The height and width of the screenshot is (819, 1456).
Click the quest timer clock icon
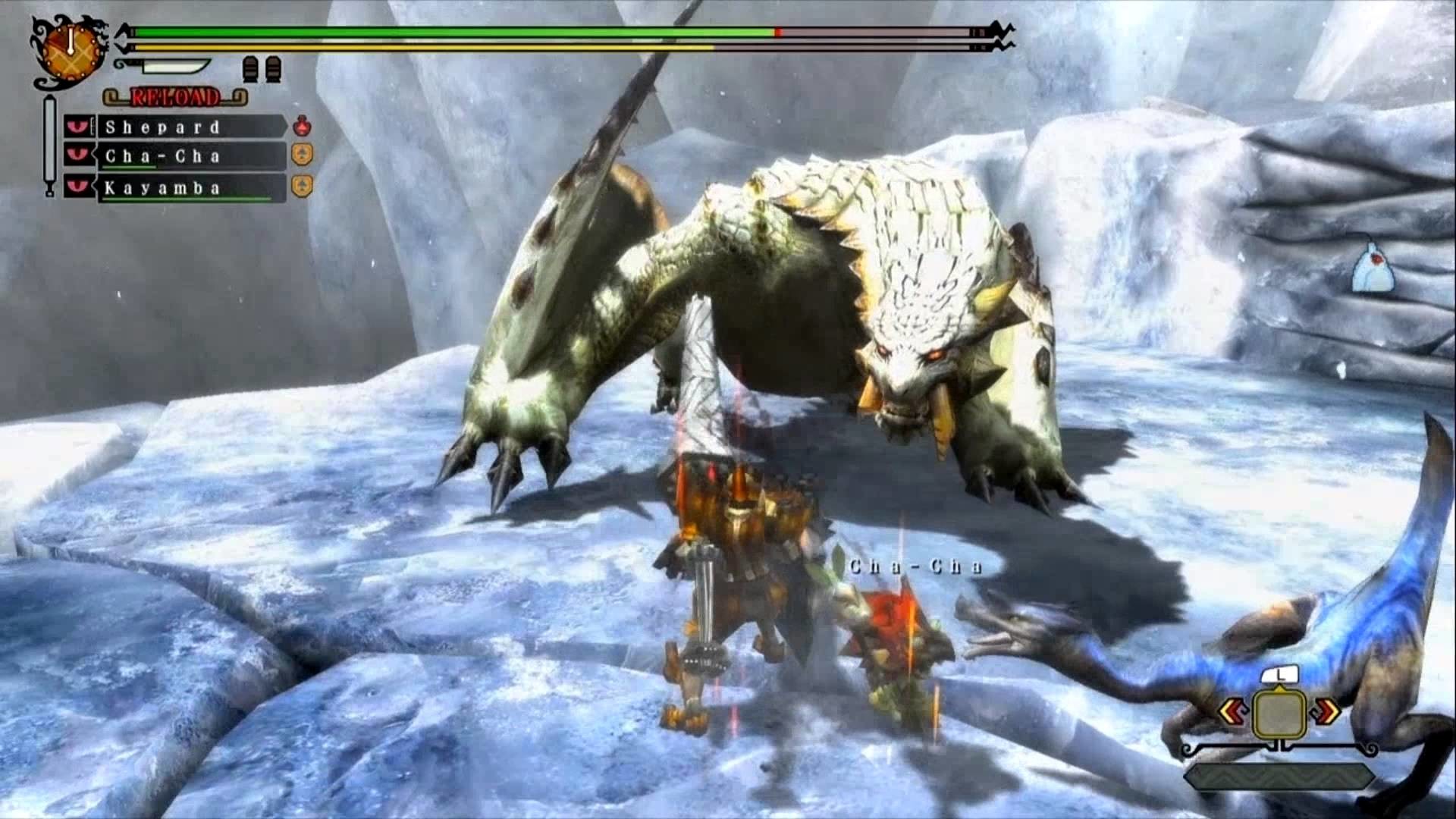(x=71, y=51)
